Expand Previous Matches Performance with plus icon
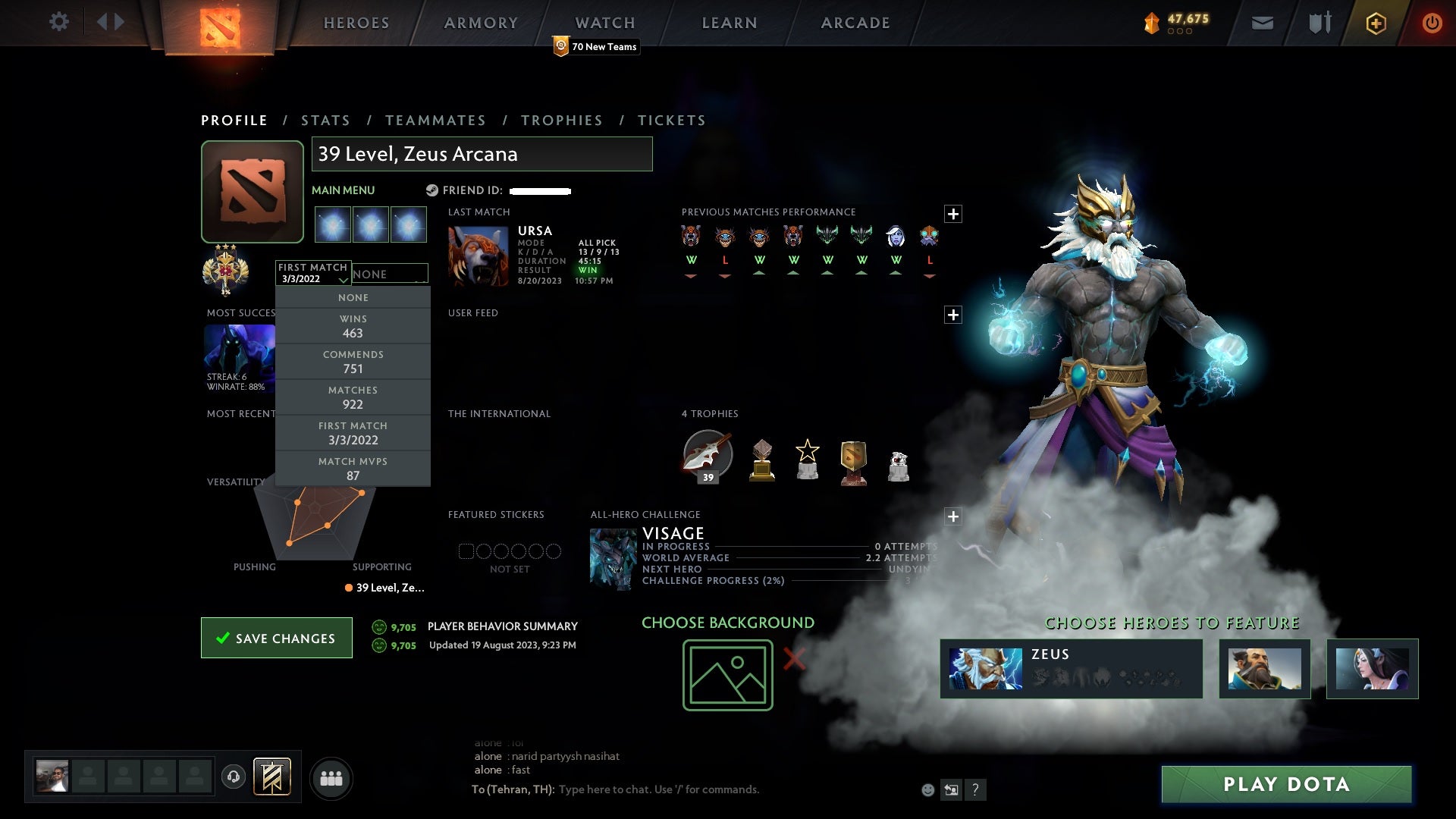The image size is (1456, 819). 953,215
